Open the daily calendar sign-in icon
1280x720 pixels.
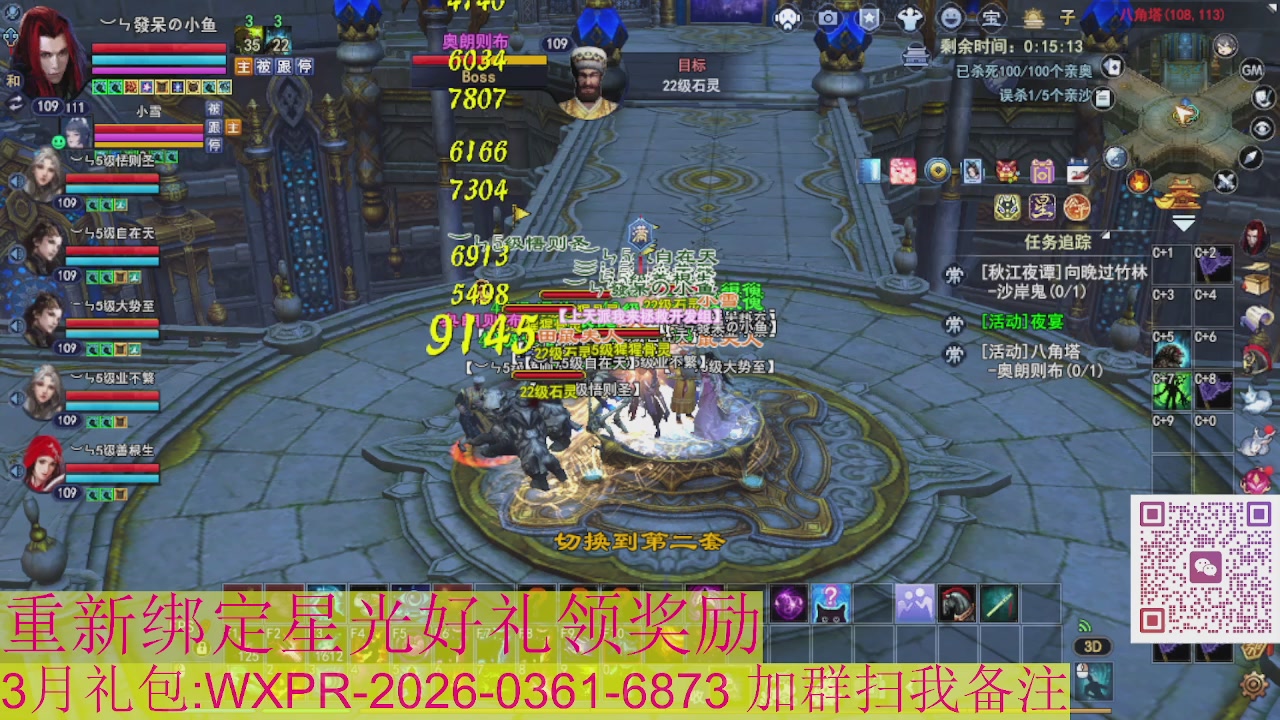tap(1078, 170)
